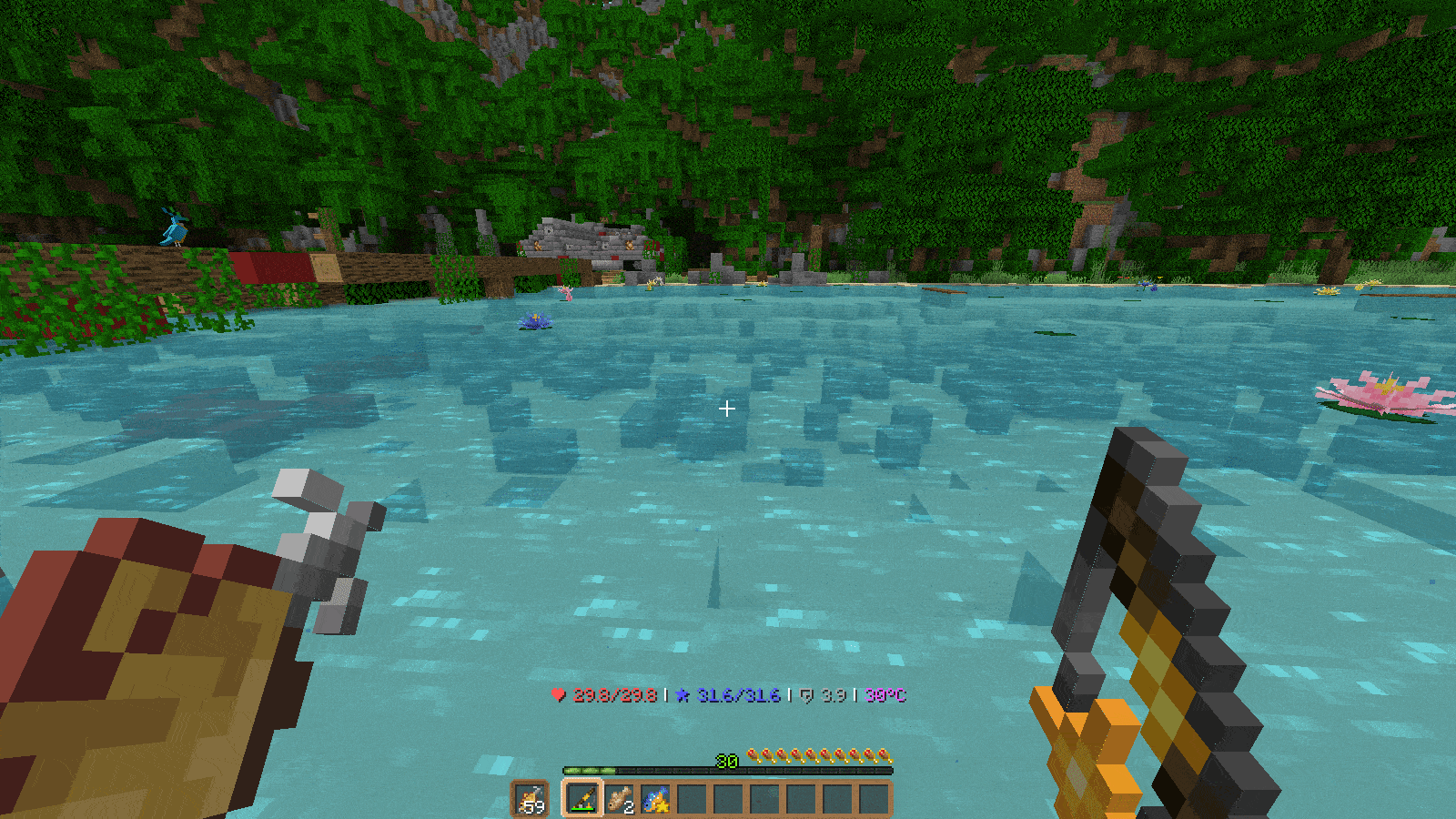
Task: Choose the blue and orange fish slot
Action: pyautogui.click(x=655, y=799)
